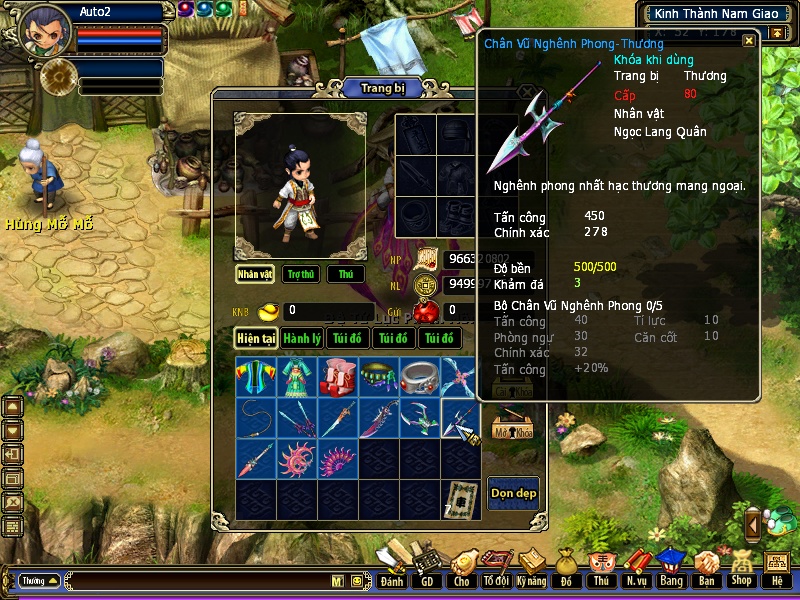Screen dimensions: 800x600
Task: Switch to the Nhân vật tab
Action: pyautogui.click(x=255, y=274)
